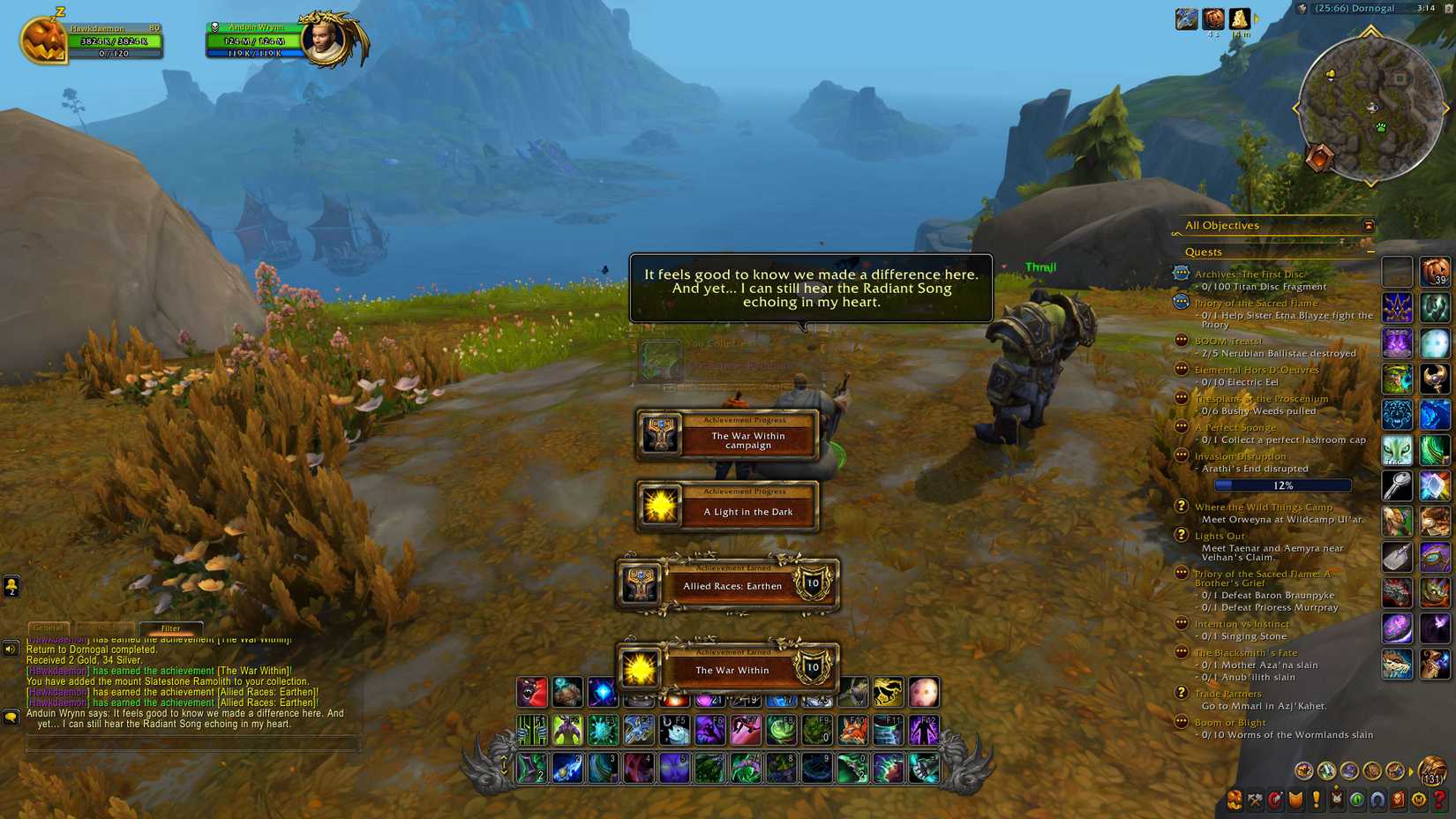Collapse the Quests section with the minus toggle

pos(1370,252)
